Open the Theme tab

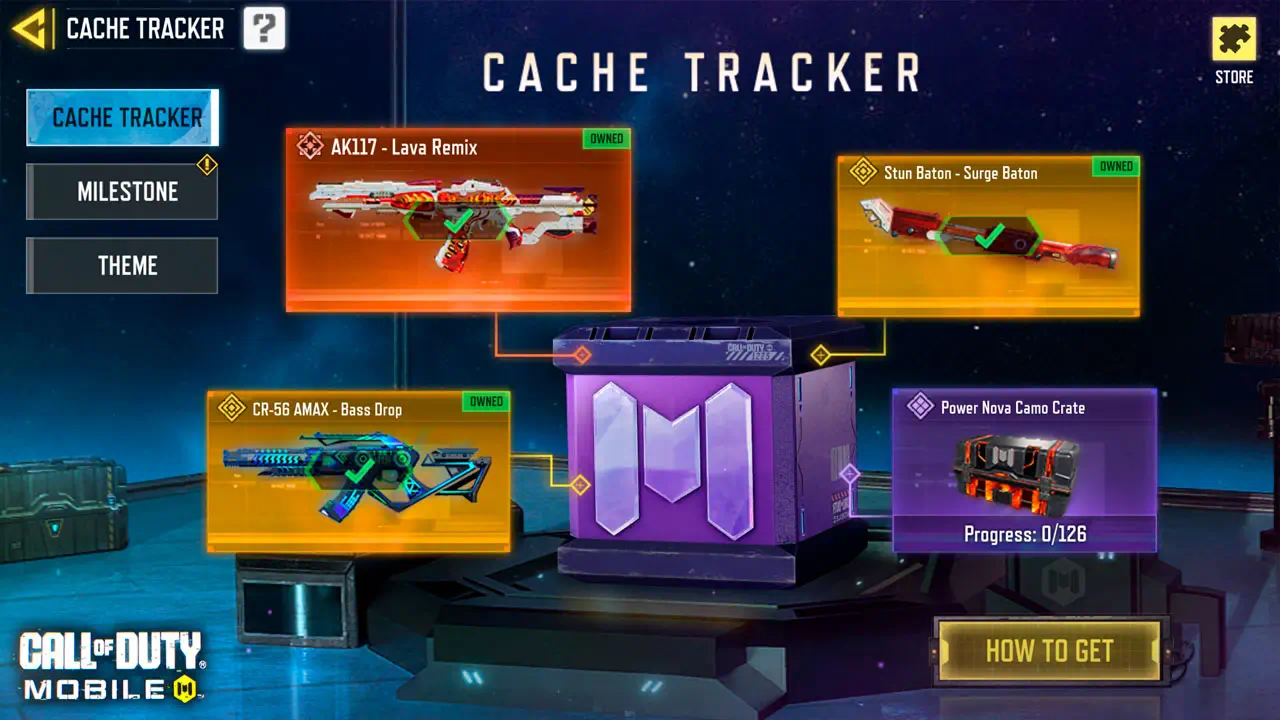pyautogui.click(x=123, y=266)
